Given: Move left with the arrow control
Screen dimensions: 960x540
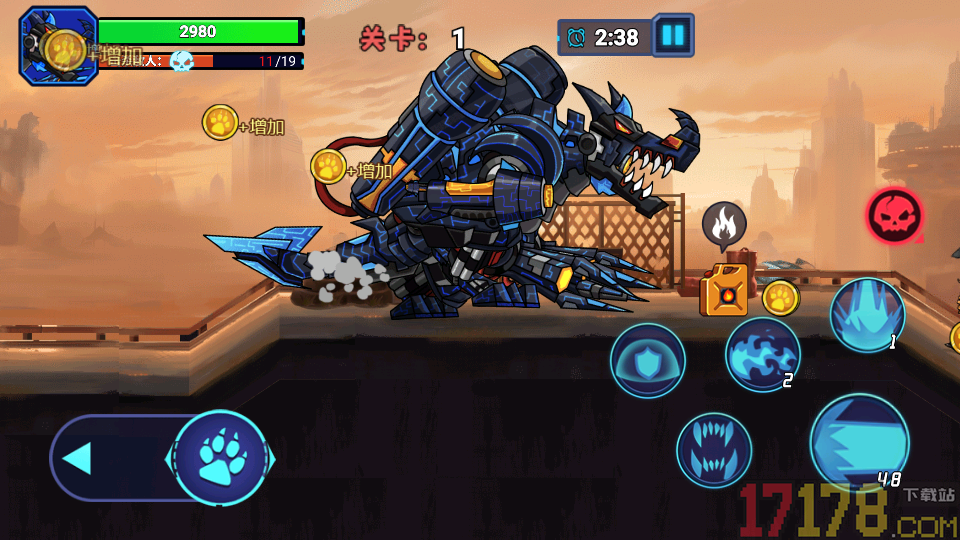Looking at the screenshot, I should pyautogui.click(x=78, y=458).
